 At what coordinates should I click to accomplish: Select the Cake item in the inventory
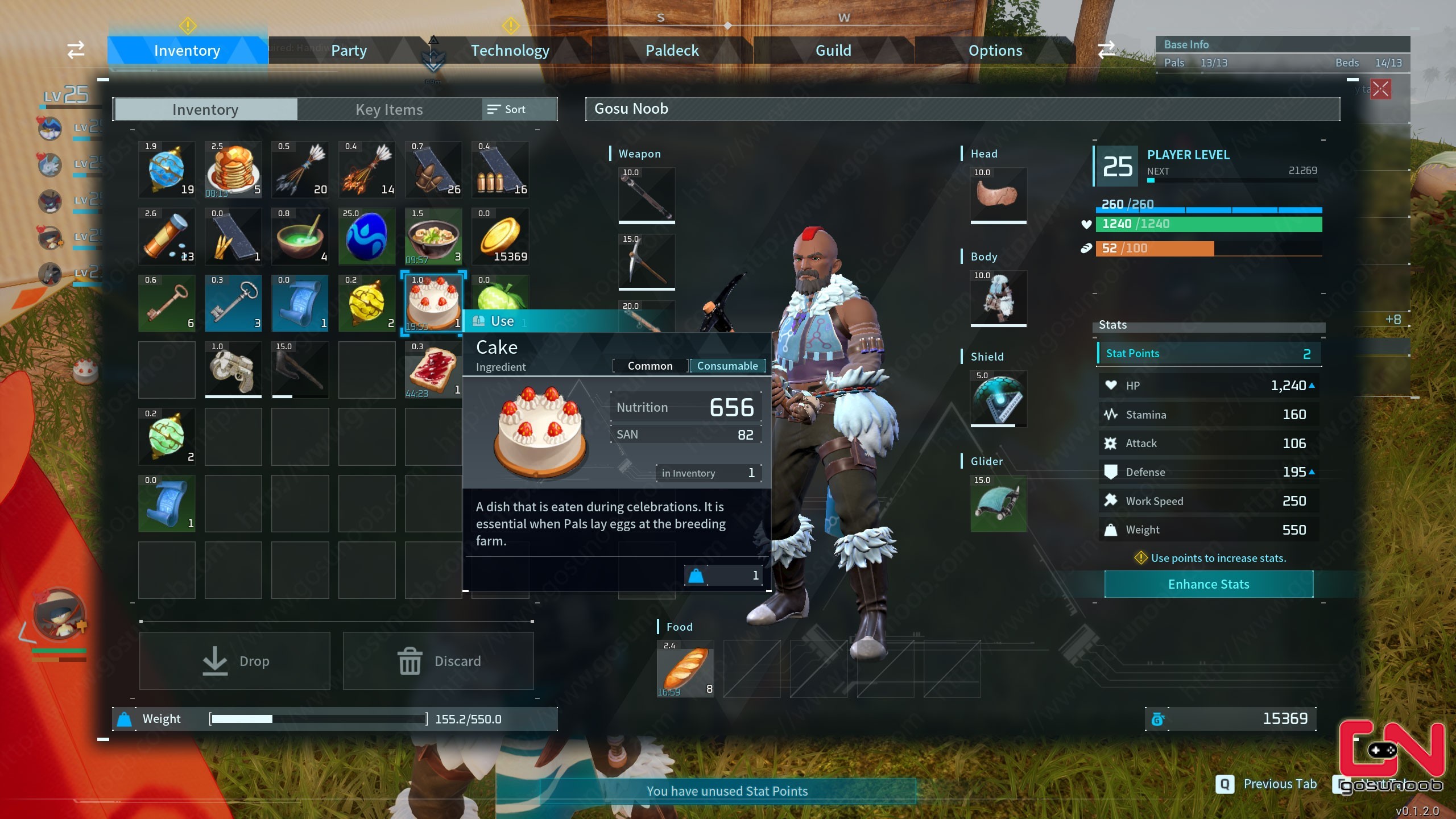(434, 302)
